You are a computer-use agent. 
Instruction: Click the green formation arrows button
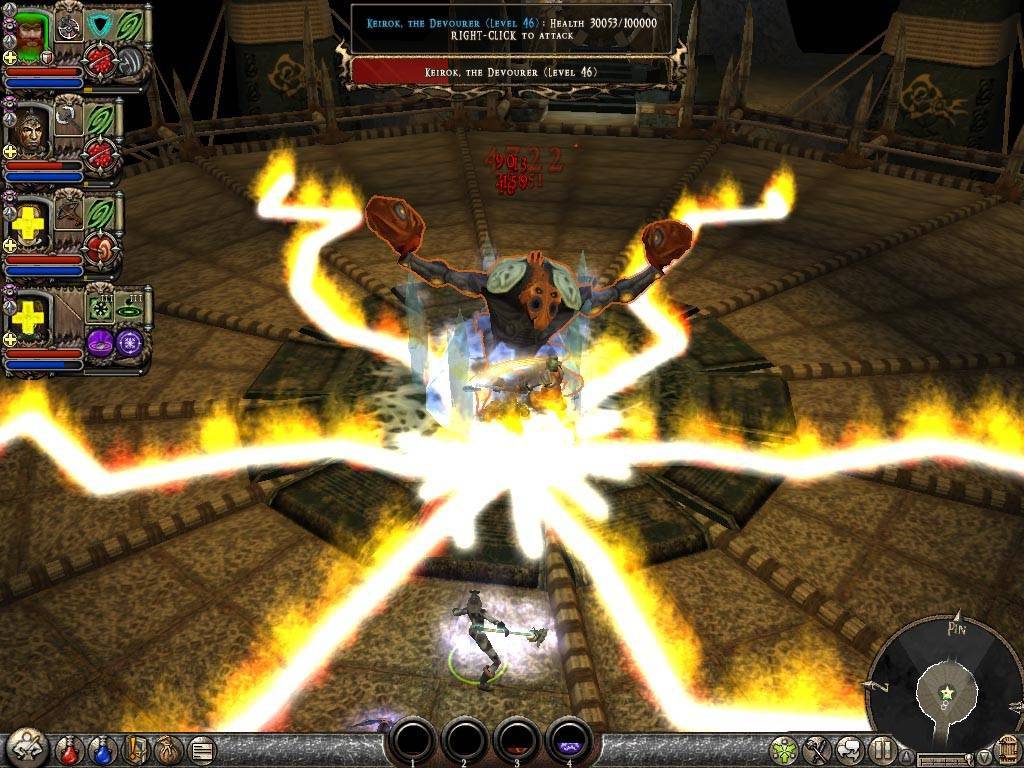[x=786, y=749]
